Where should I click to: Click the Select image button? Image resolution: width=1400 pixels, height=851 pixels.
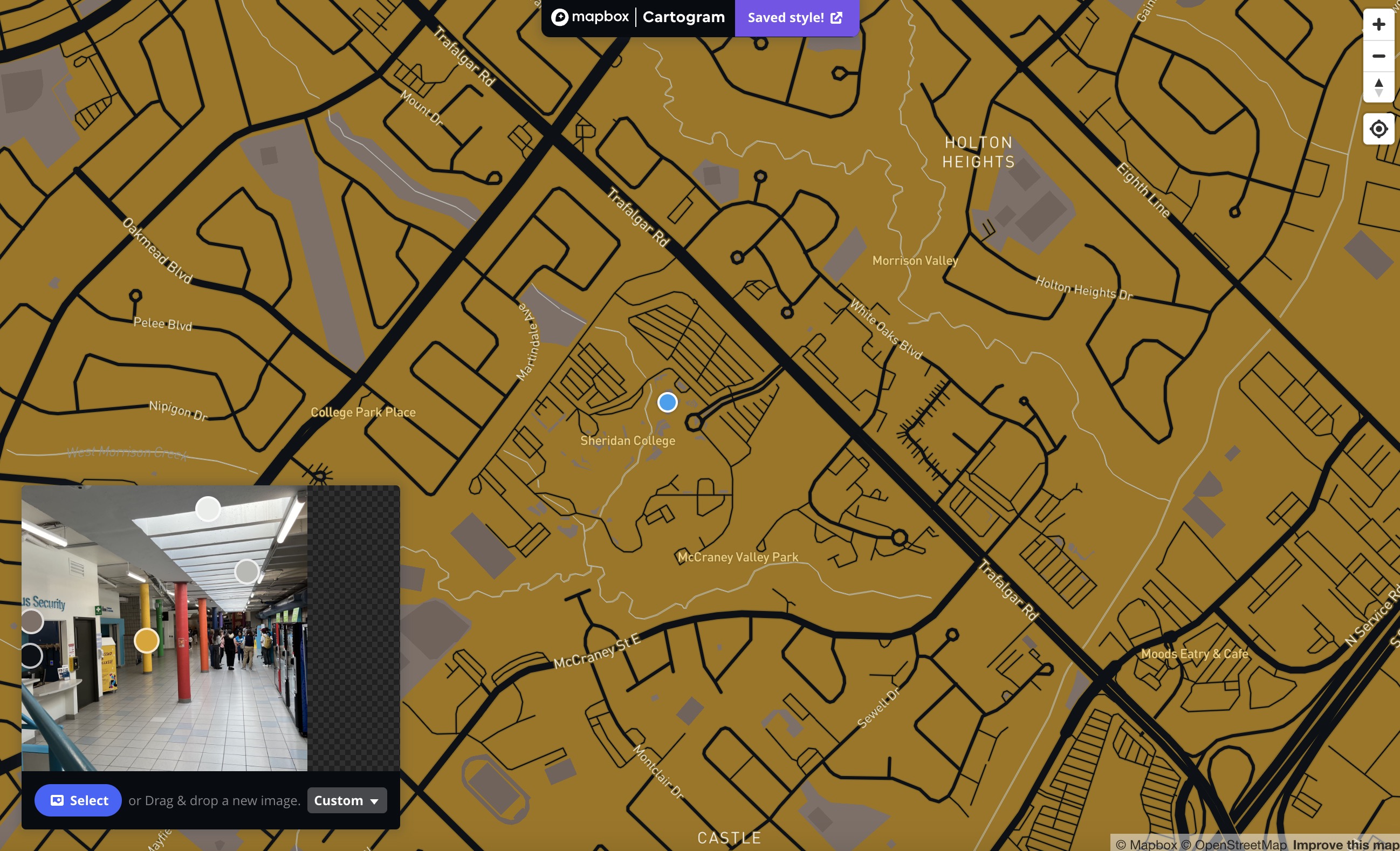78,800
